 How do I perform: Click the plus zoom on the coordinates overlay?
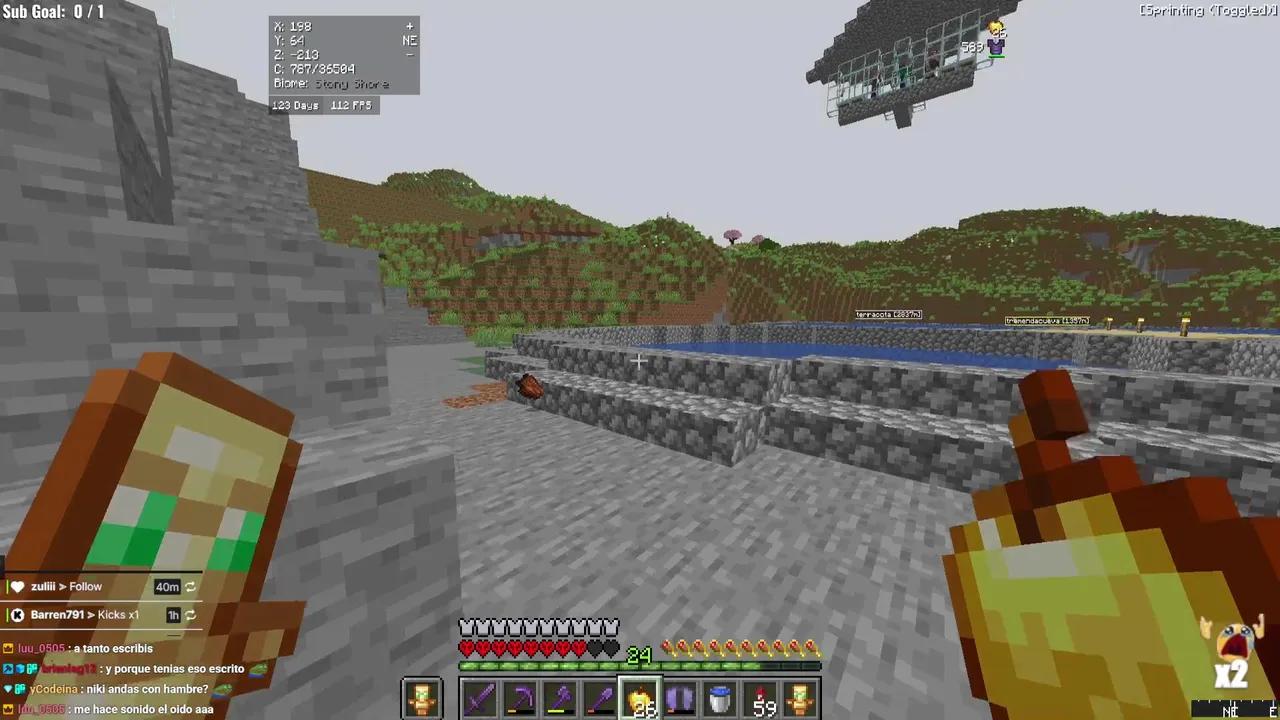[x=409, y=25]
